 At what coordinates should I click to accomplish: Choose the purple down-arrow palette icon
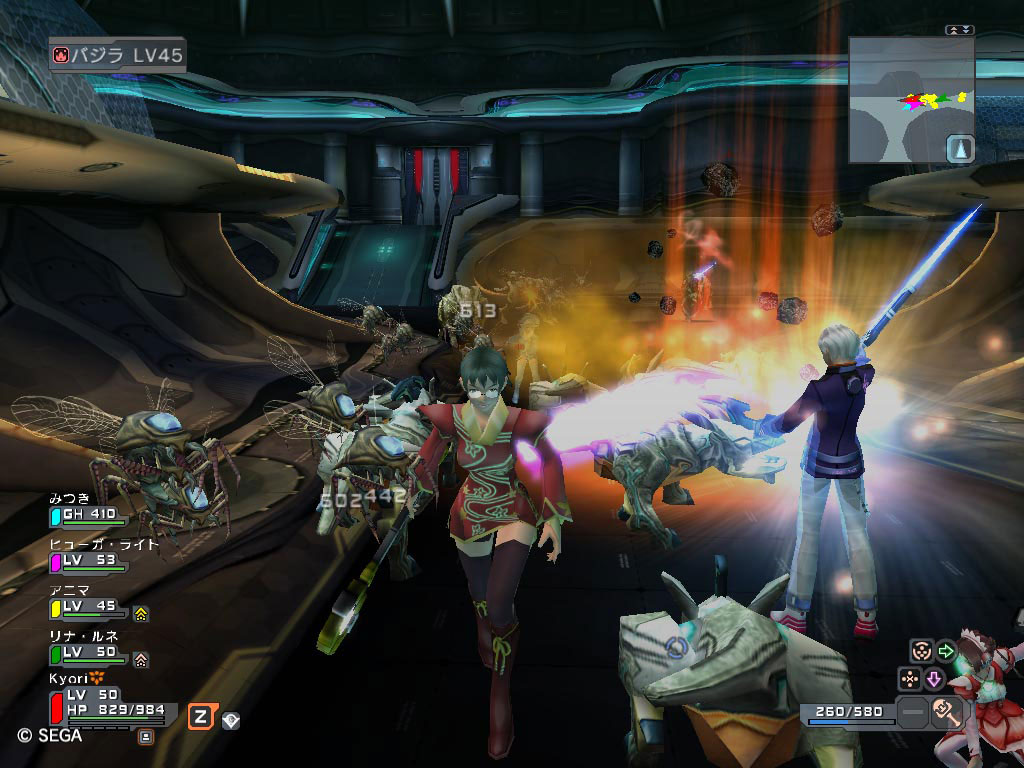[934, 679]
